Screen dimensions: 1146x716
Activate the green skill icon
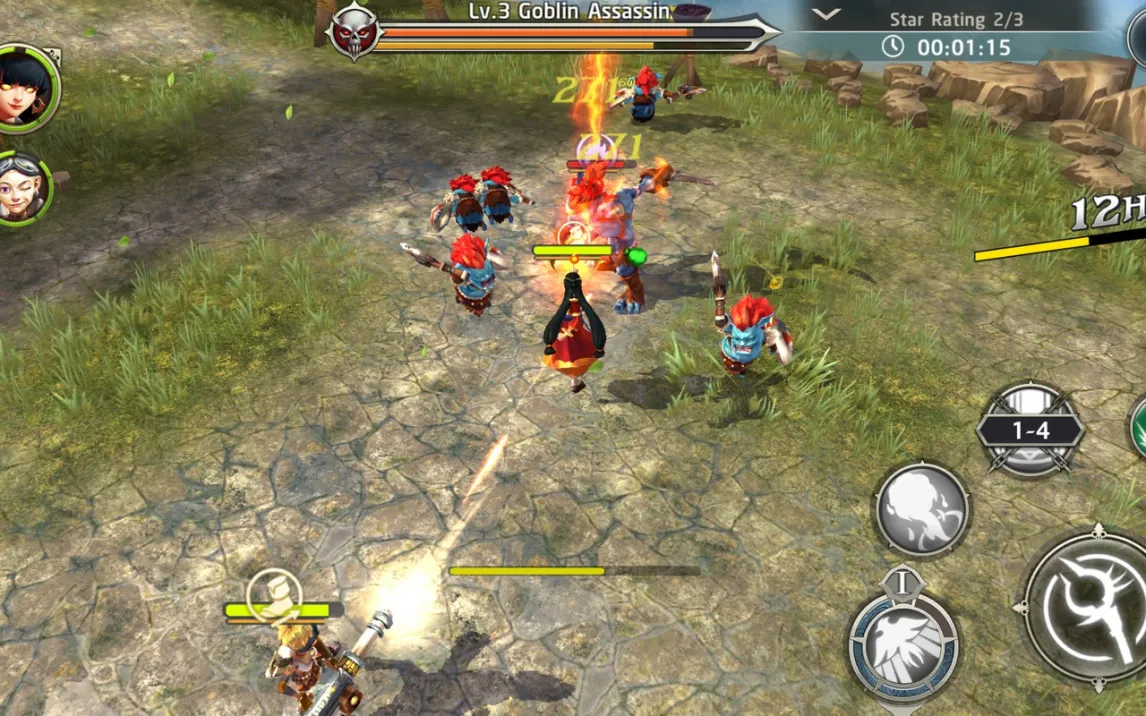[x=1138, y=427]
